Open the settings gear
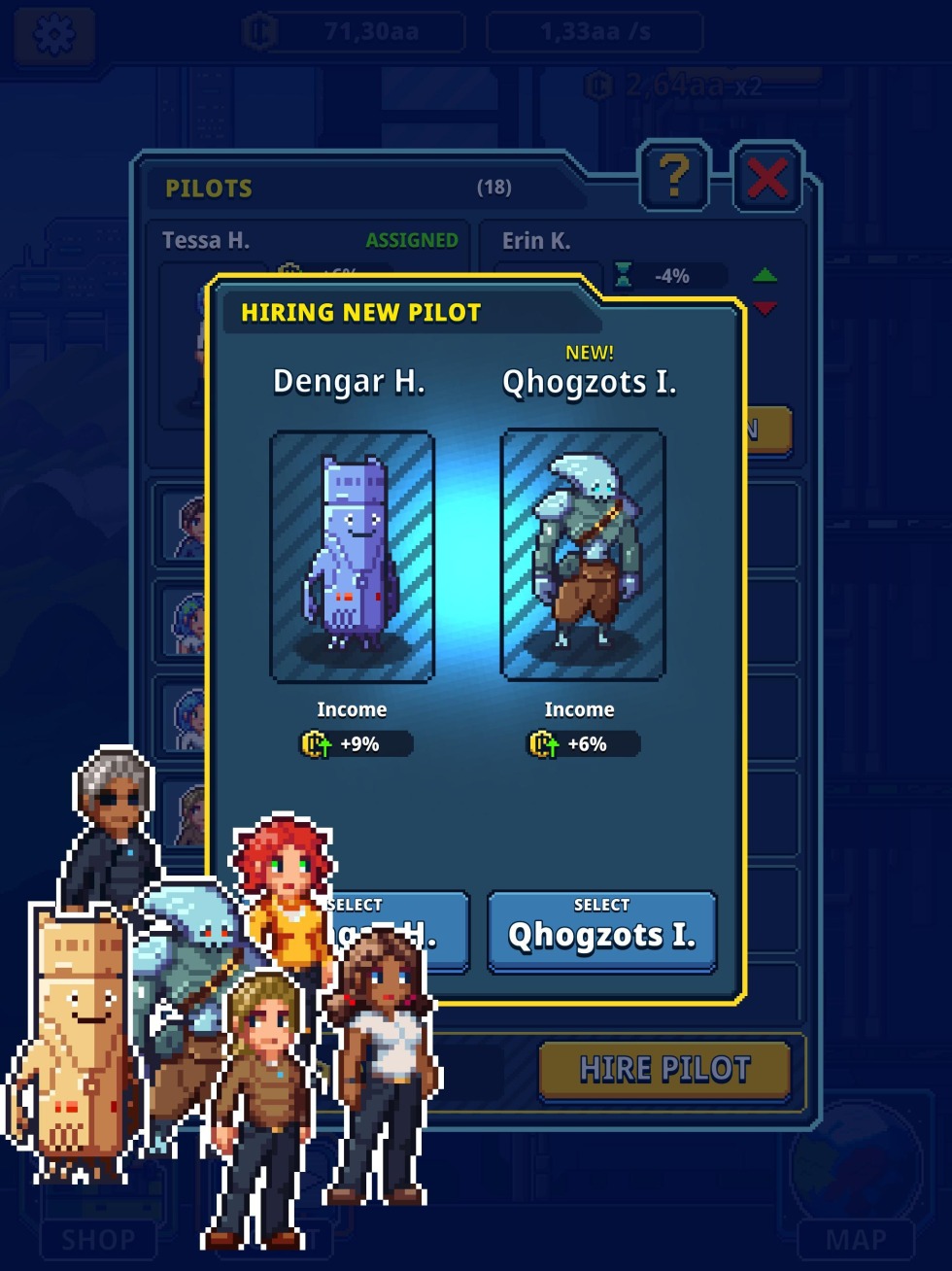Viewport: 952px width, 1271px height. coord(54,34)
